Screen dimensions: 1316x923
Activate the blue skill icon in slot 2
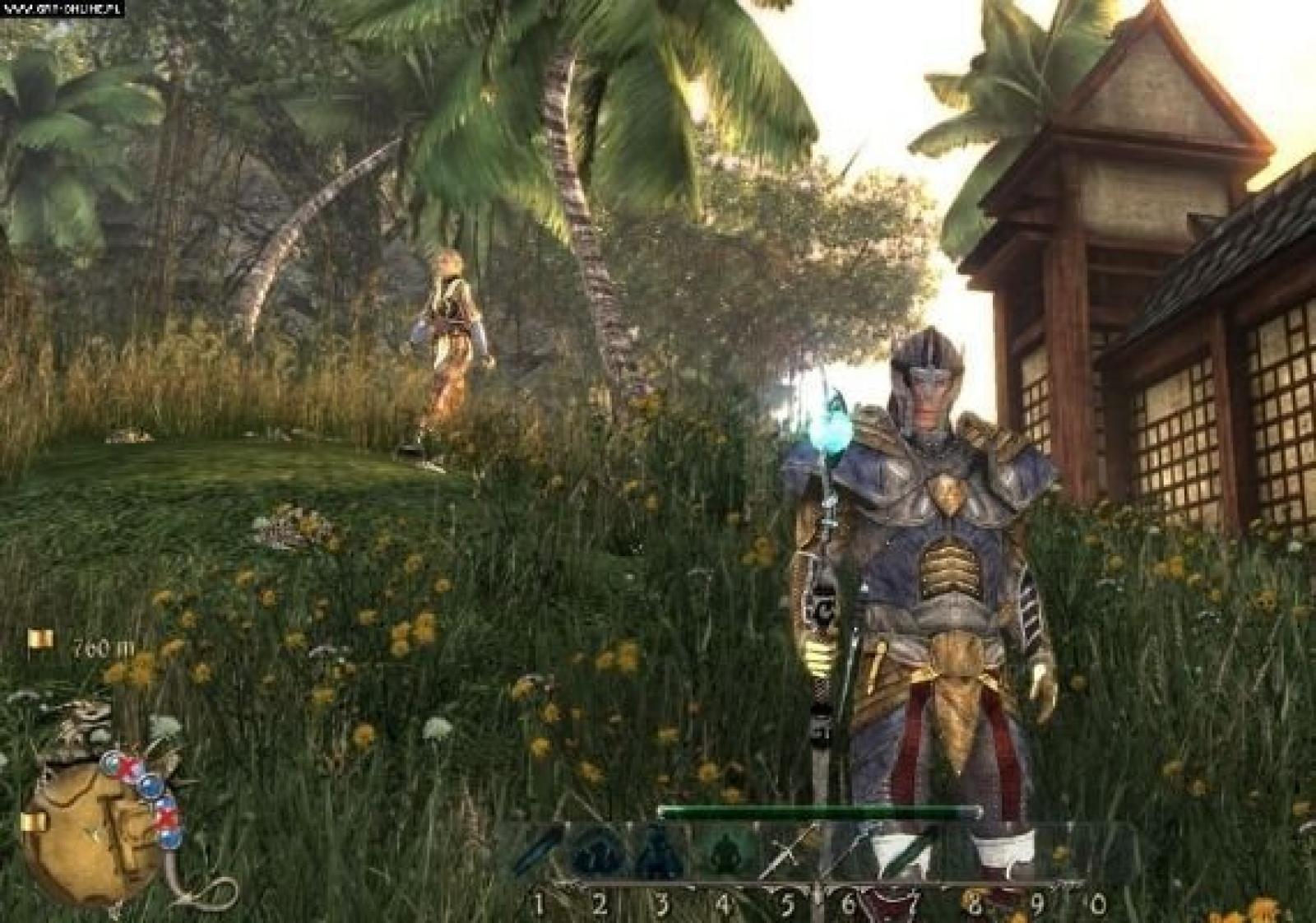tap(599, 853)
